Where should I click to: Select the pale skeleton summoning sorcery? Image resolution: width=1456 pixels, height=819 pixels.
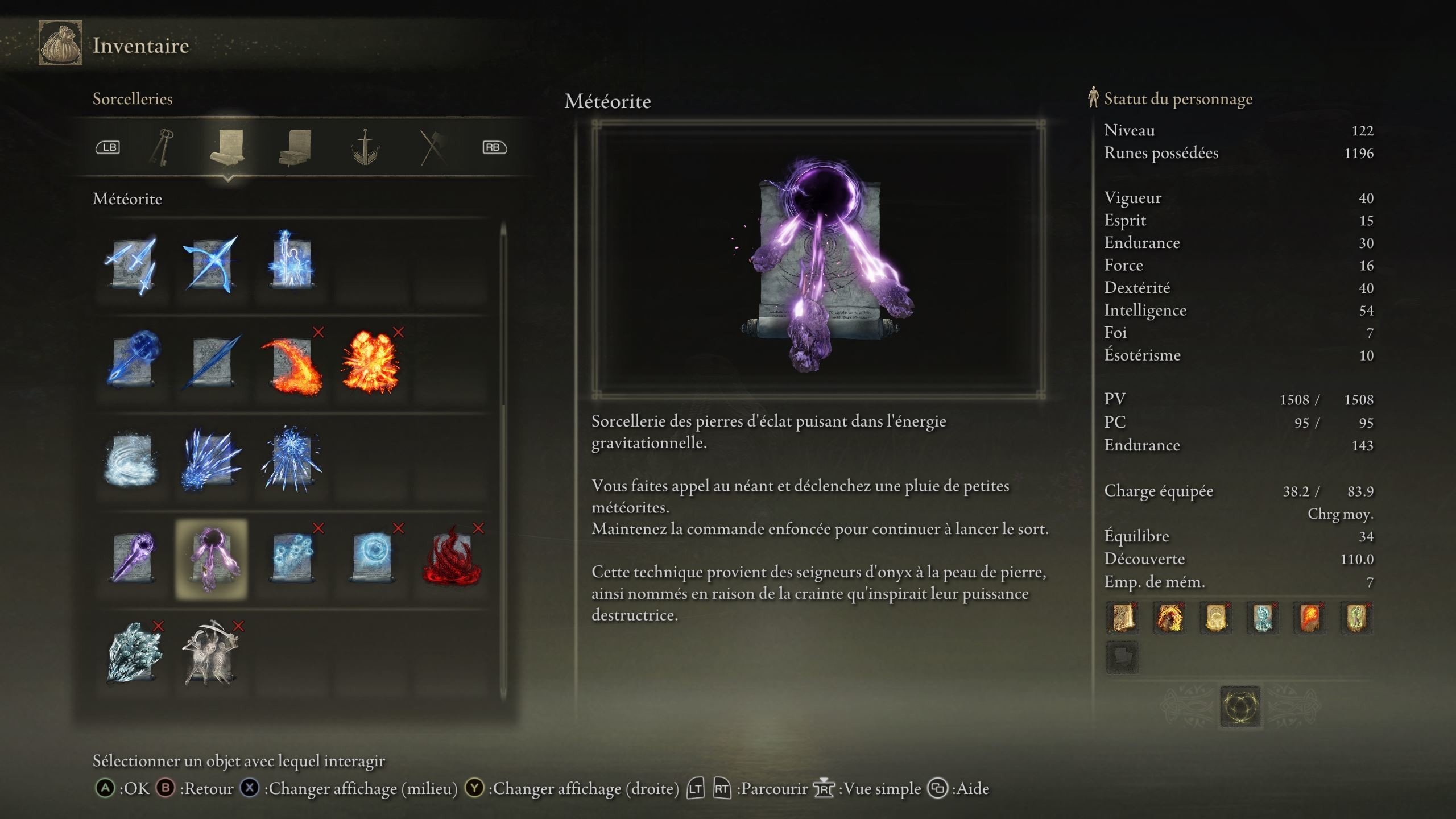[211, 654]
